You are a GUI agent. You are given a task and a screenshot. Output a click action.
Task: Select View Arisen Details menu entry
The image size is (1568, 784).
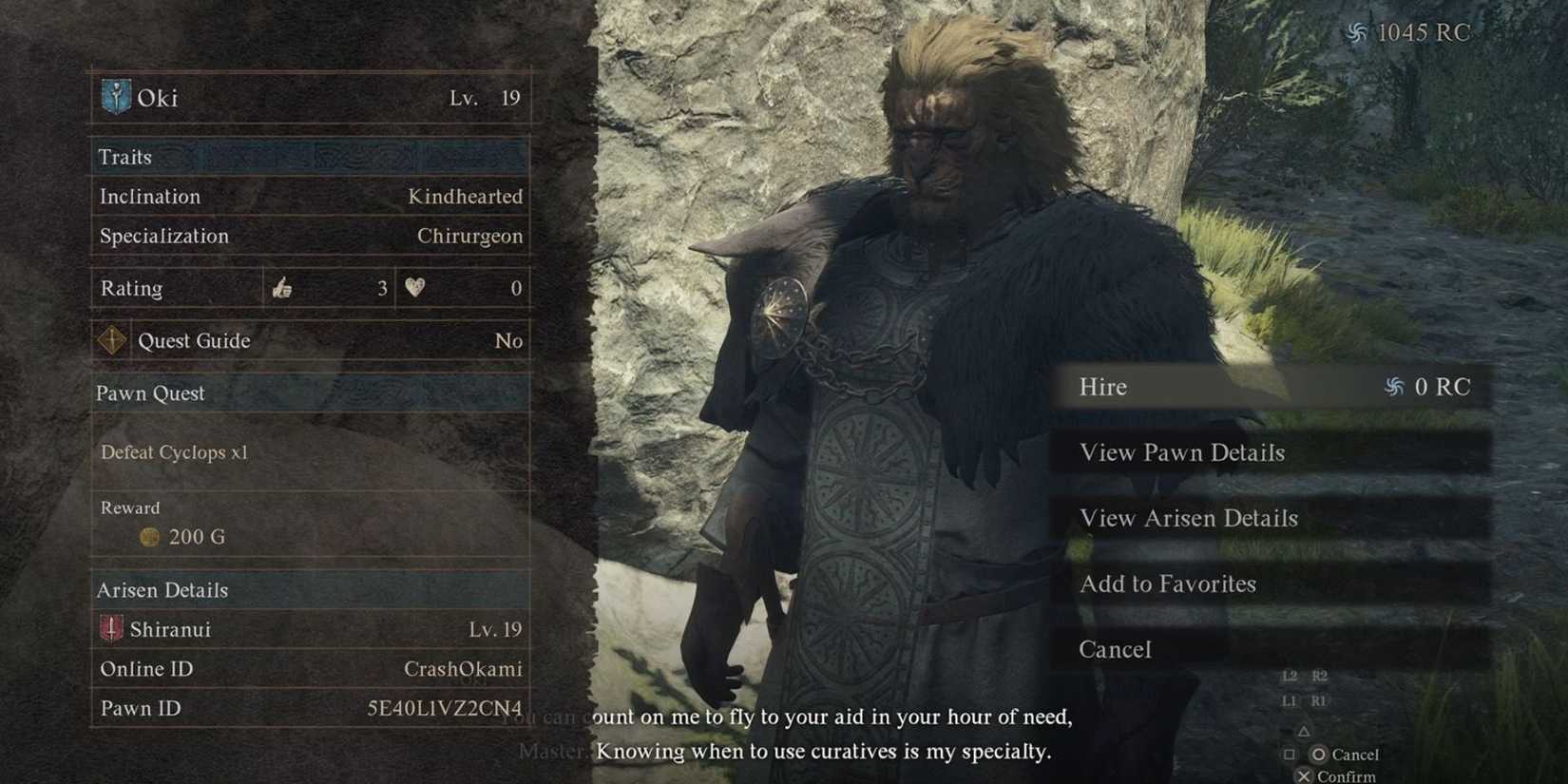1189,518
